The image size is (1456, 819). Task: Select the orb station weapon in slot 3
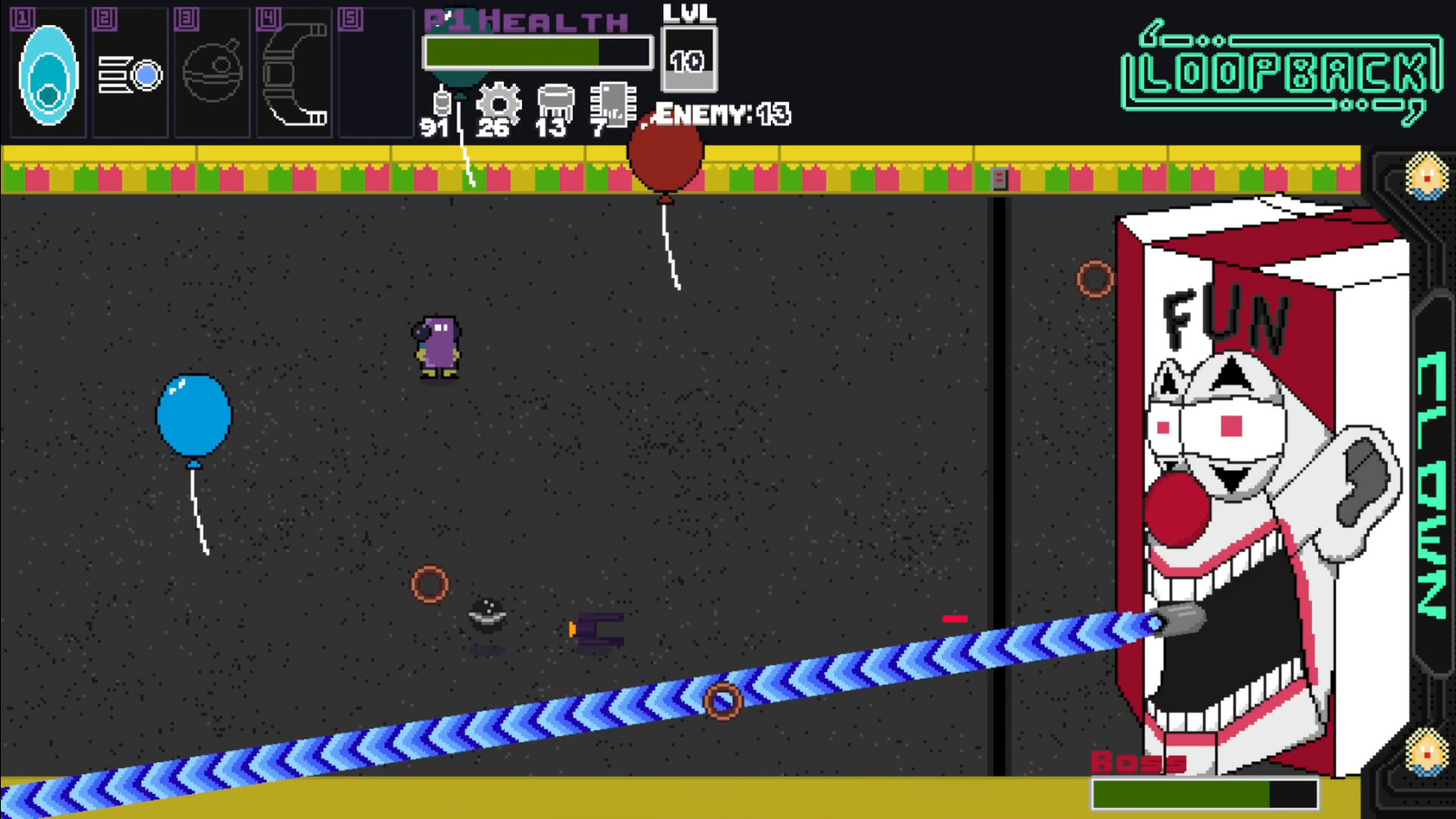[211, 73]
